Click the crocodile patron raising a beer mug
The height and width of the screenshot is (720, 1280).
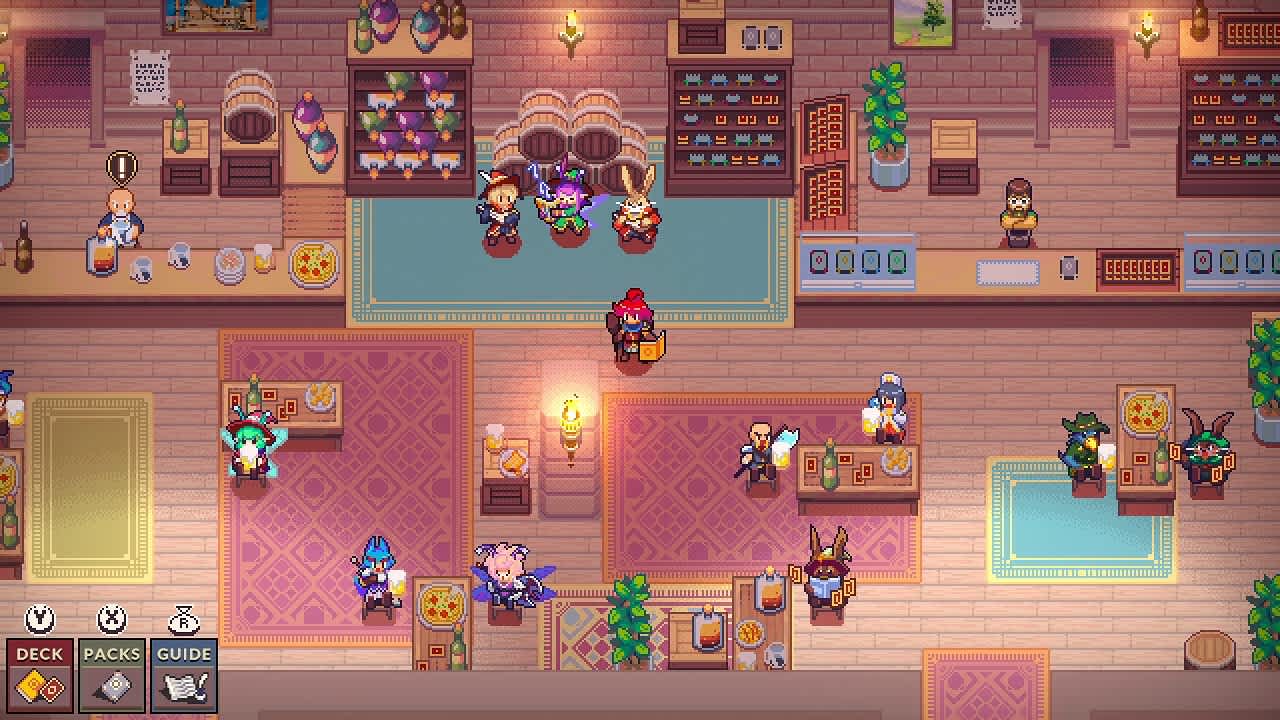pos(1083,440)
